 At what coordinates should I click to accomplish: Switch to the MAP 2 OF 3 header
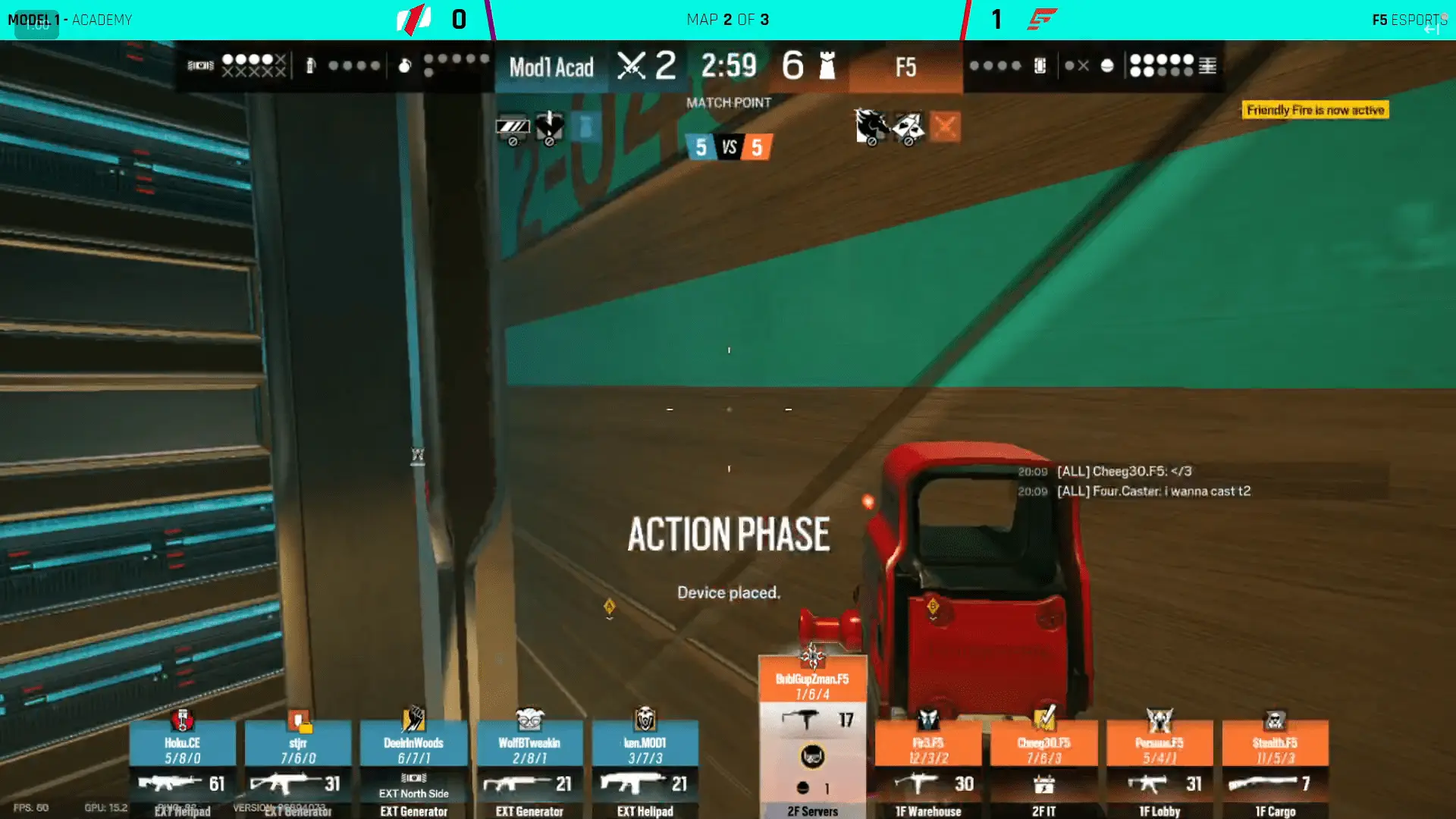pos(727,19)
